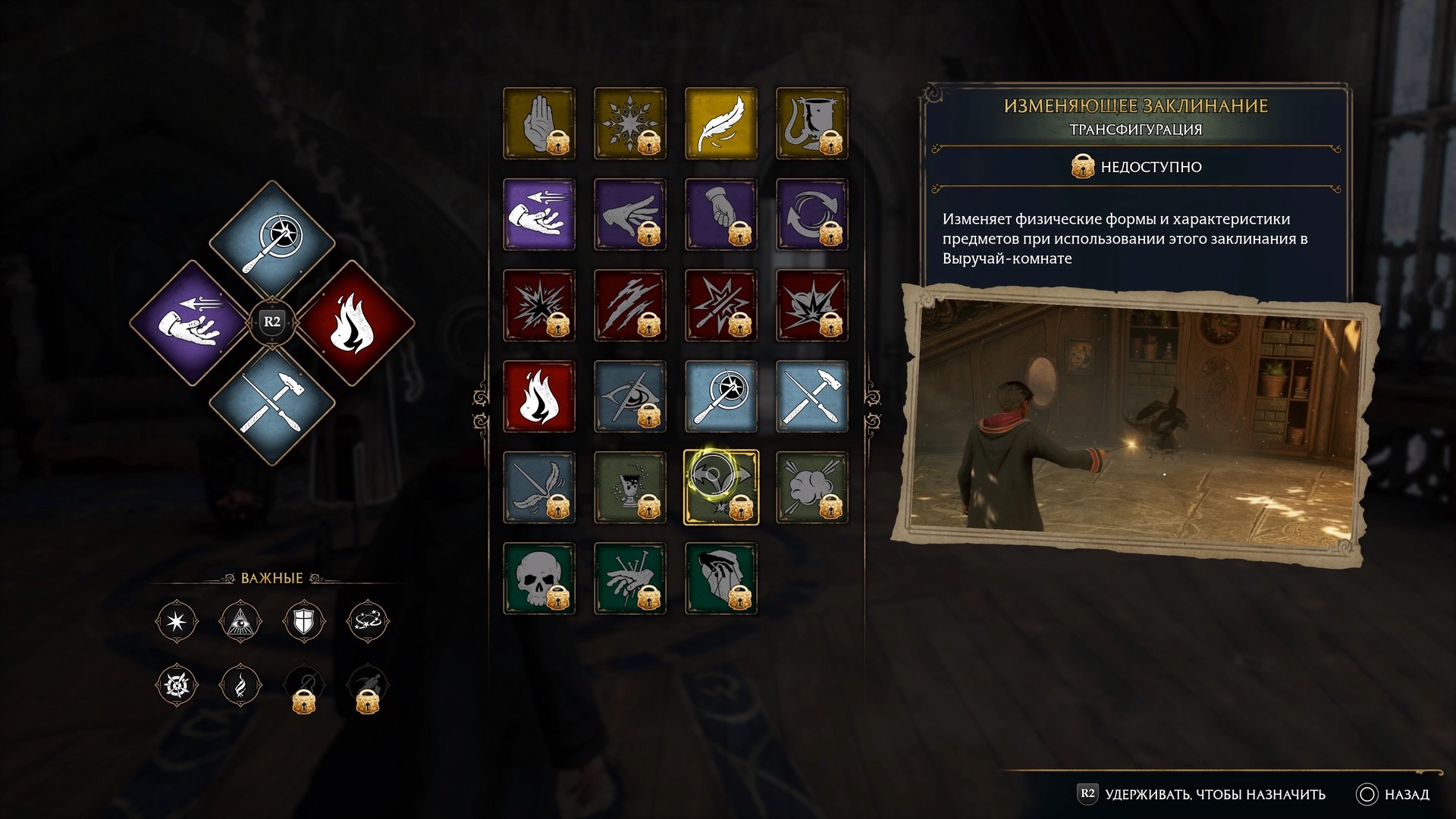Image resolution: width=1456 pixels, height=819 pixels.
Task: Click the shield essential spell icon
Action: coord(303,622)
